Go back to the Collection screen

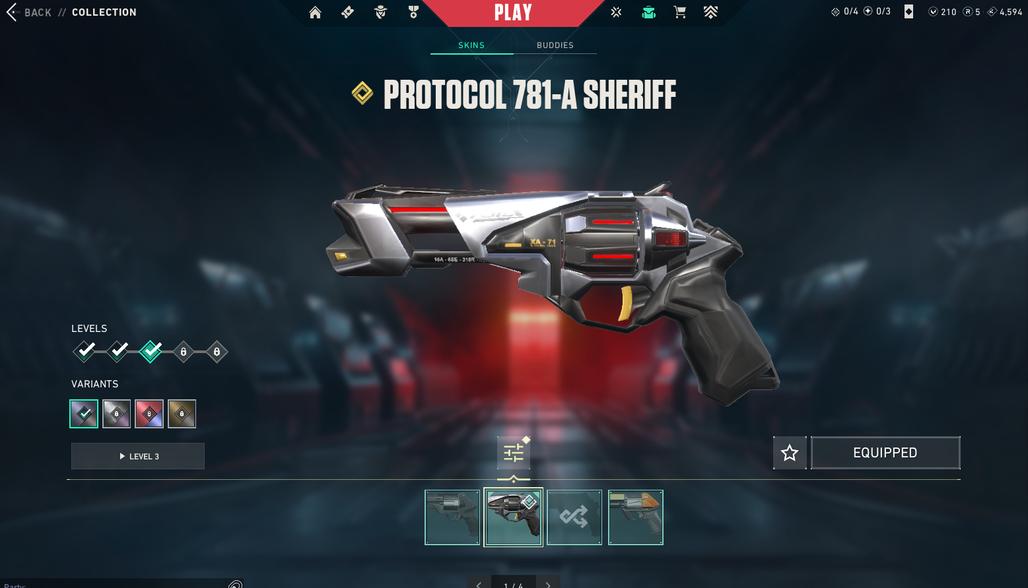pyautogui.click(x=30, y=12)
